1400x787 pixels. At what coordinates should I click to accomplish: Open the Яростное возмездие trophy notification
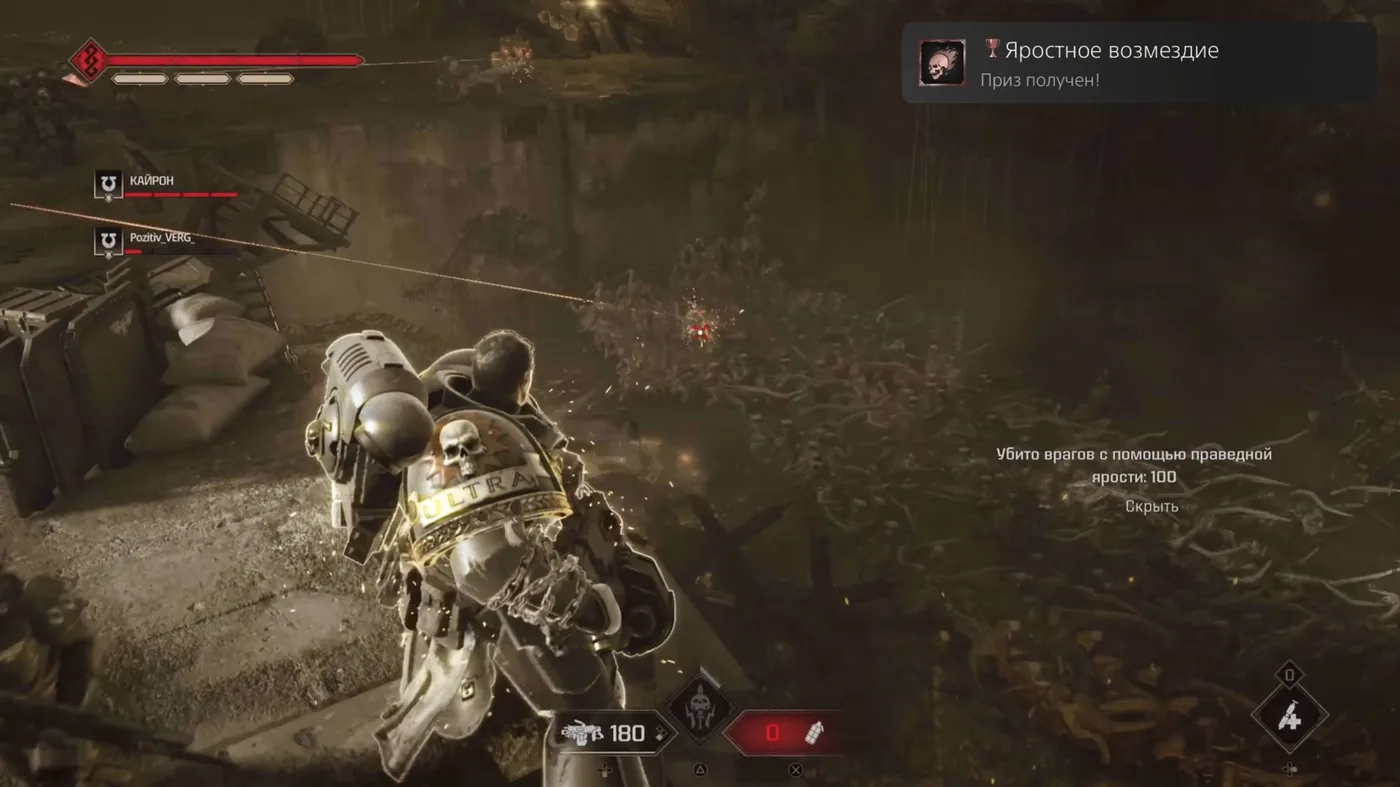[1138, 63]
